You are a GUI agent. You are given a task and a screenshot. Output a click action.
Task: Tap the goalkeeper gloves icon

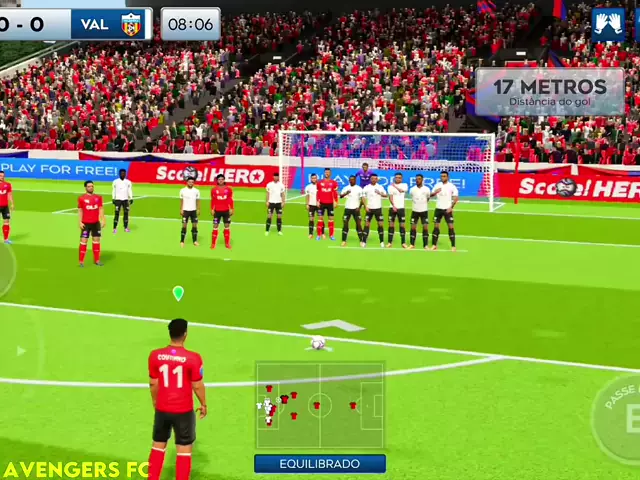607,25
